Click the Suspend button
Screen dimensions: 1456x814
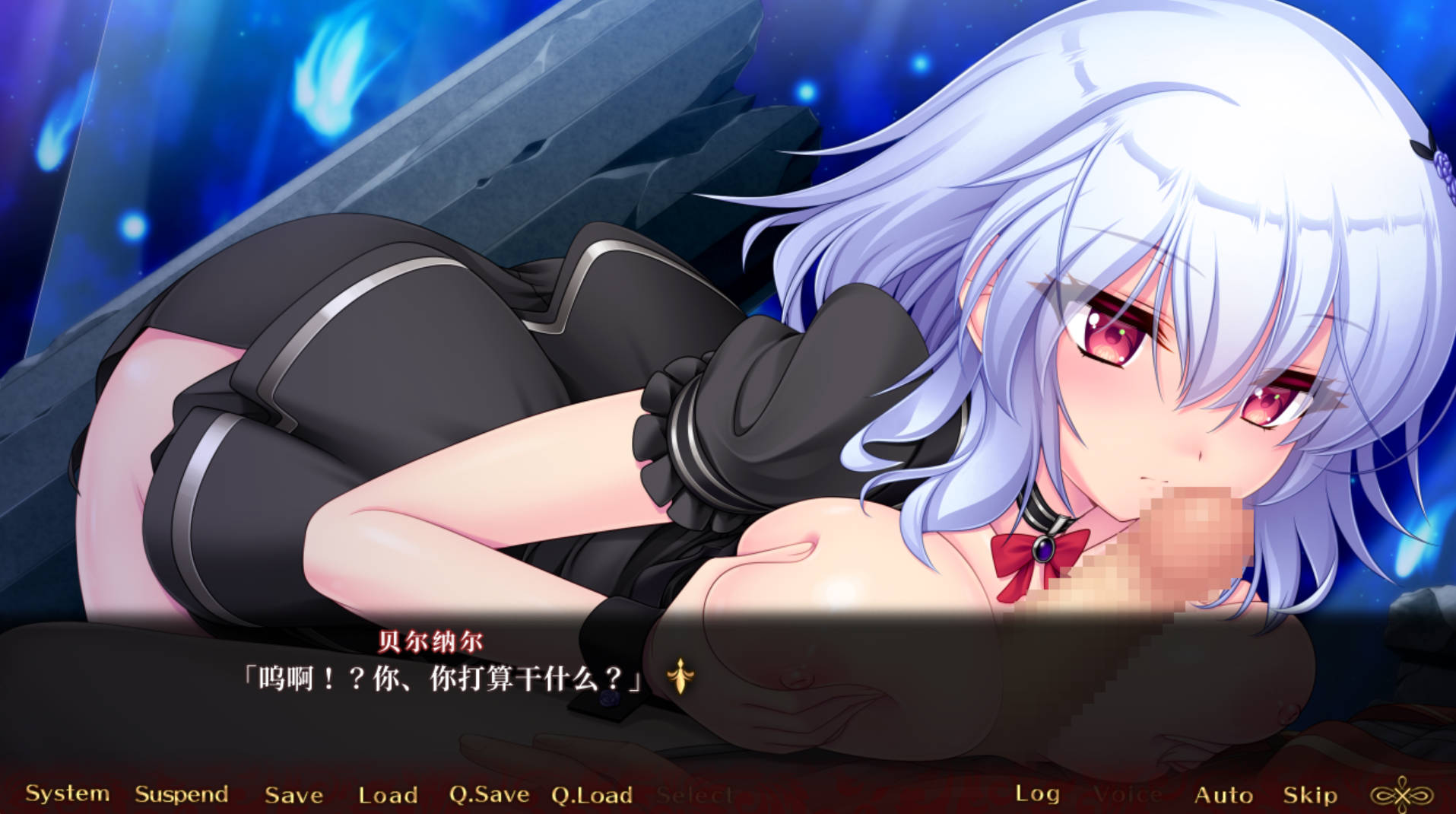[181, 794]
